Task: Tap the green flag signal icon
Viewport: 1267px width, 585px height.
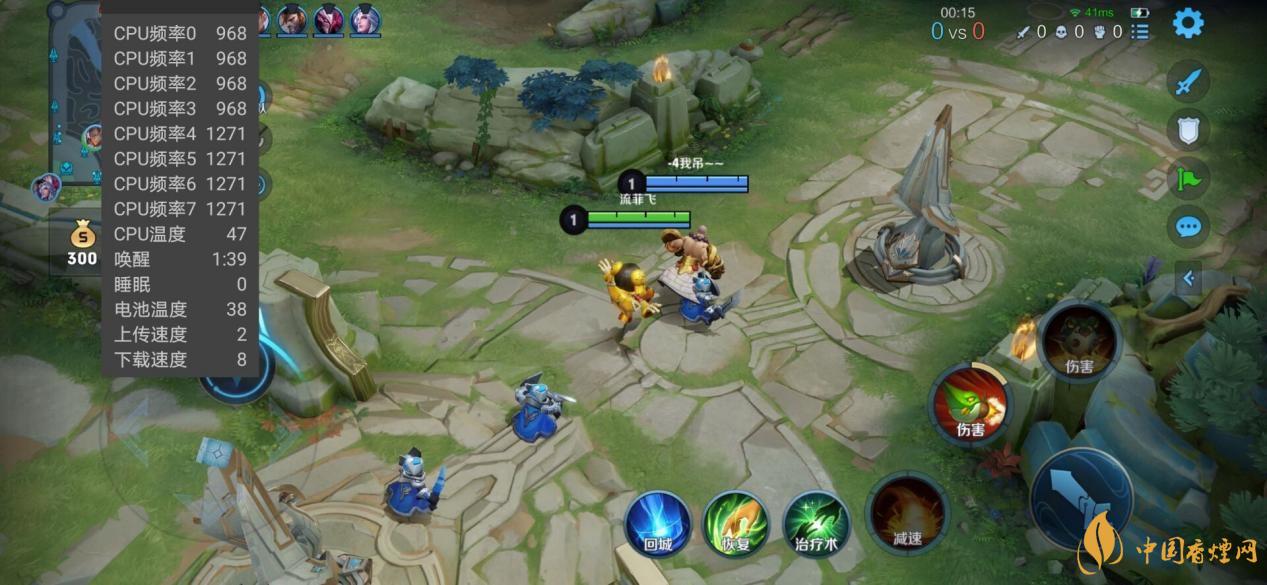Action: pos(1188,179)
